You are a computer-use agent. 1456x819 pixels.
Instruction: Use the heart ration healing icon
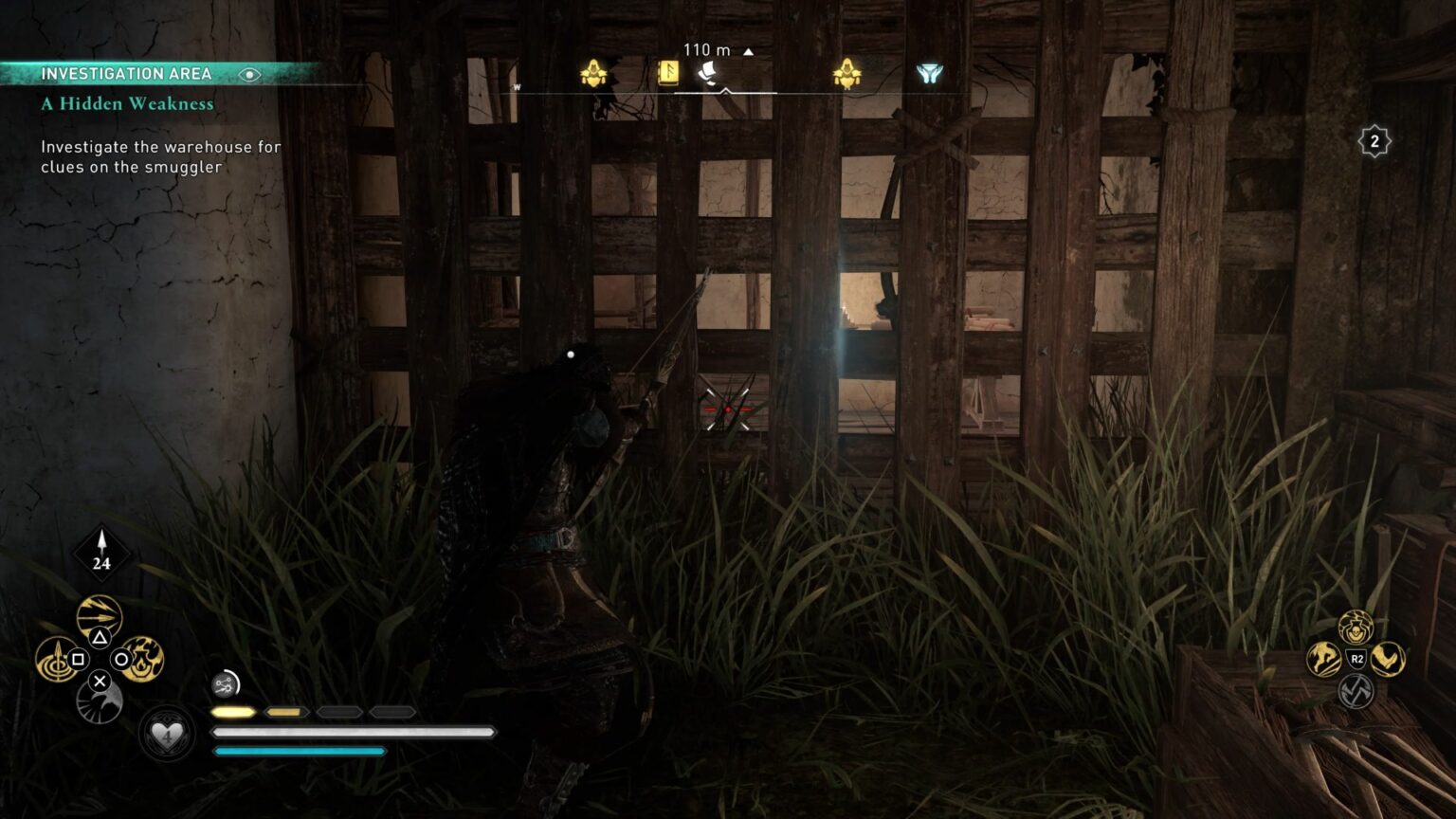(167, 735)
